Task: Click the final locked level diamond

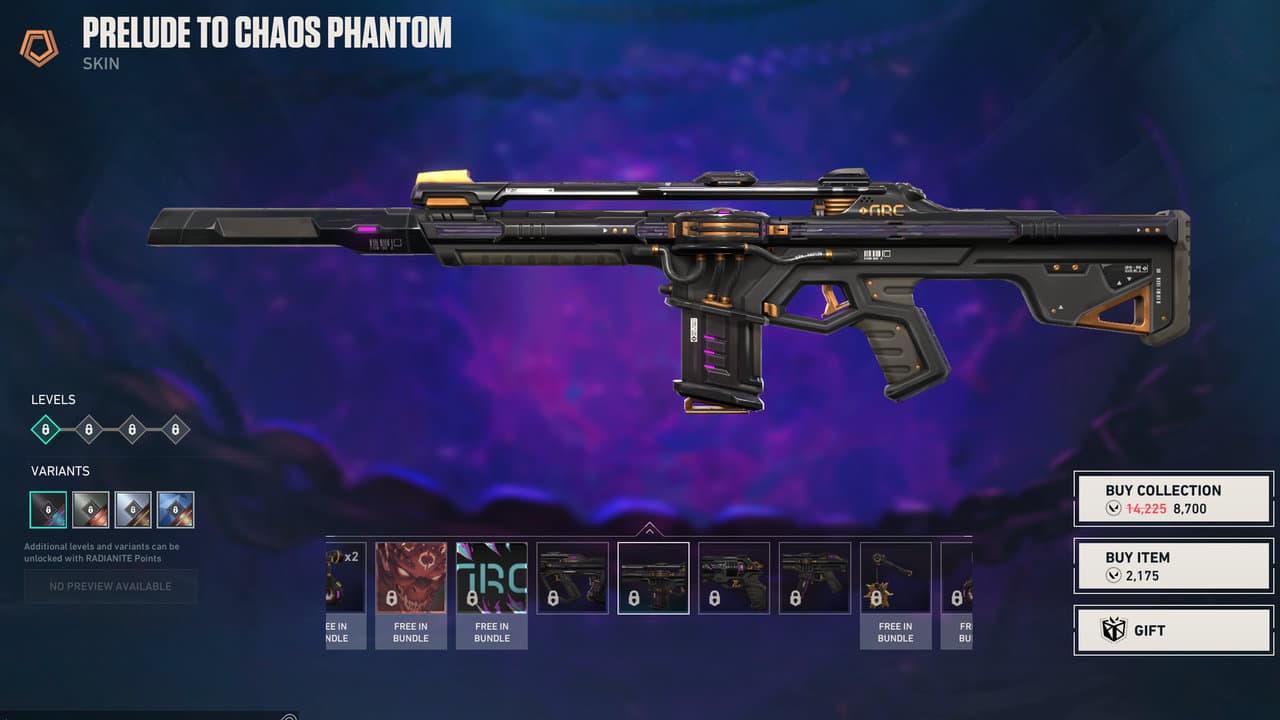Action: tap(176, 429)
